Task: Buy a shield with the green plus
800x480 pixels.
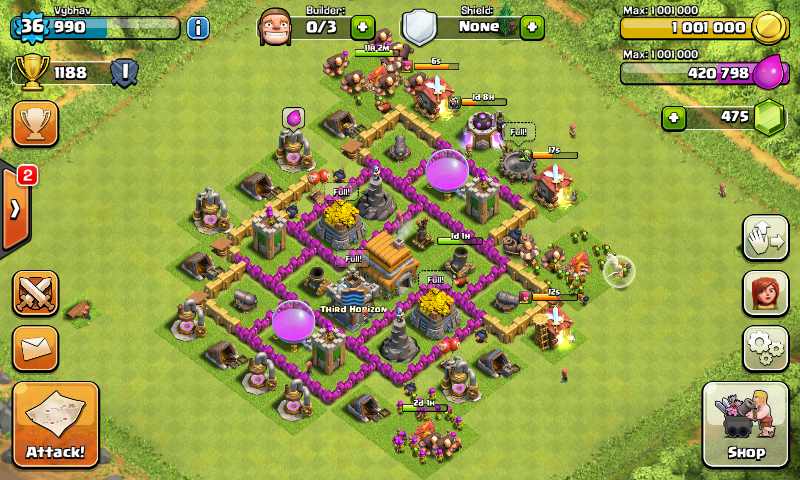Action: 532,27
